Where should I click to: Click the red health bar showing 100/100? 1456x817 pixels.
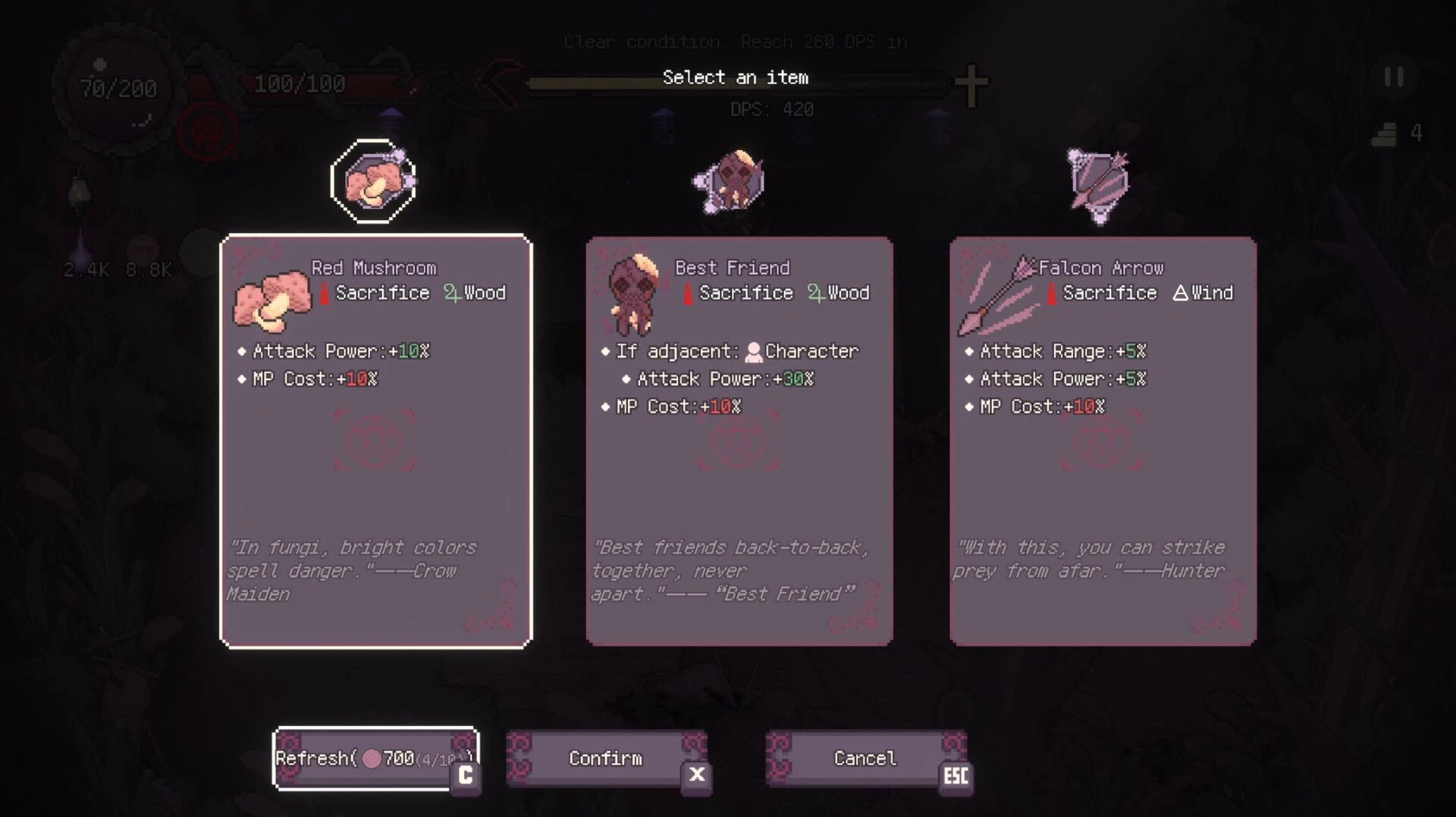pyautogui.click(x=326, y=83)
